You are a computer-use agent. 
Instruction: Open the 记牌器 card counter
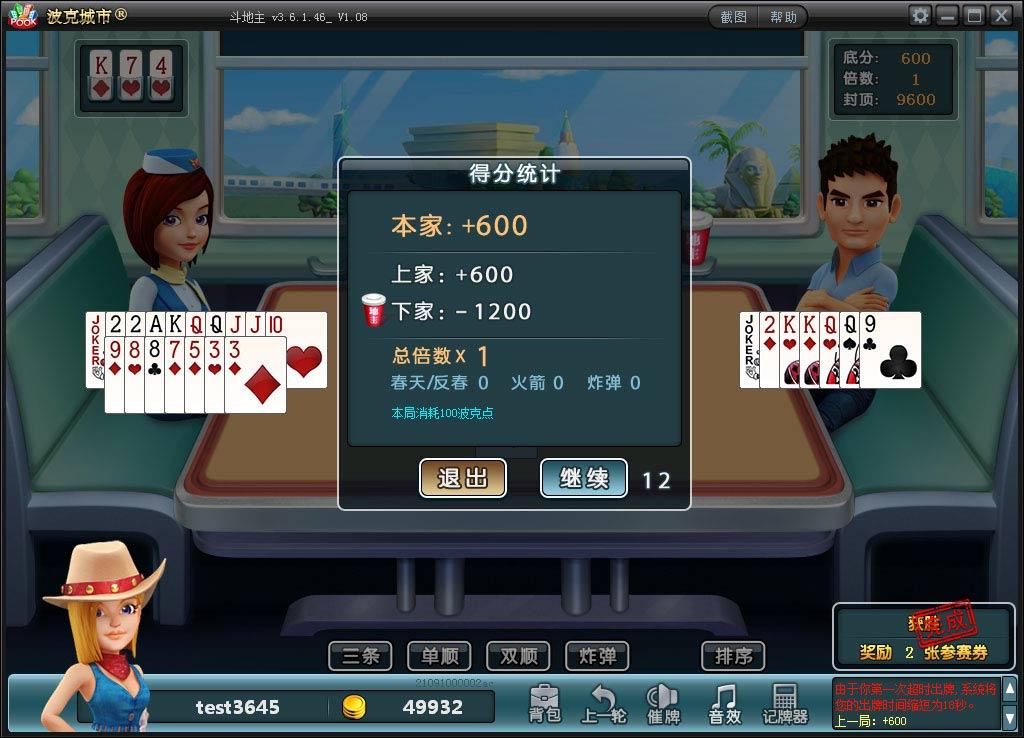[785, 704]
